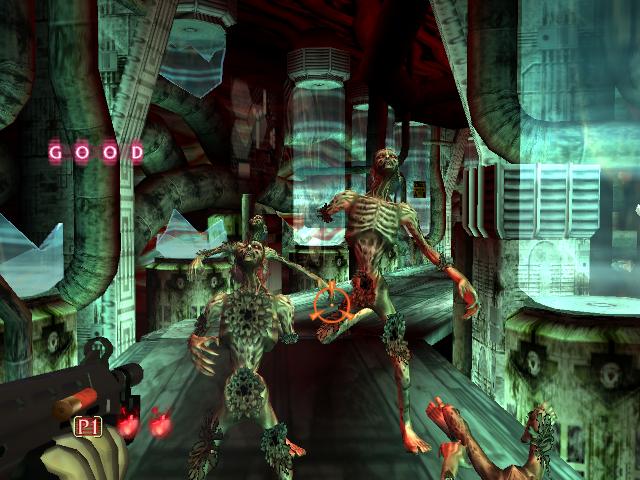Click the orange targeting reticle
Image resolution: width=640 pixels, height=480 pixels.
[x=330, y=301]
